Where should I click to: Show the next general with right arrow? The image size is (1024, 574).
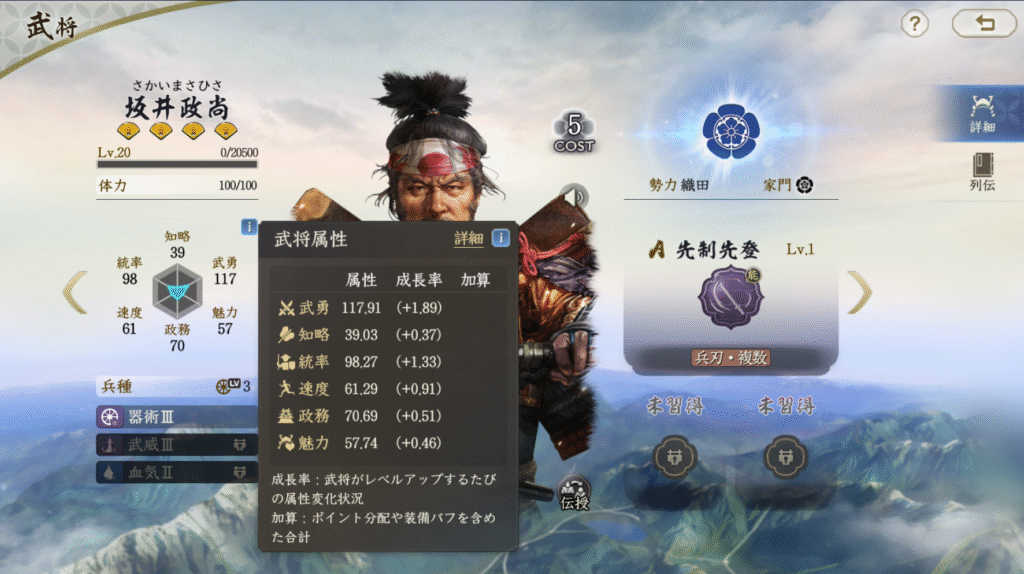(859, 292)
